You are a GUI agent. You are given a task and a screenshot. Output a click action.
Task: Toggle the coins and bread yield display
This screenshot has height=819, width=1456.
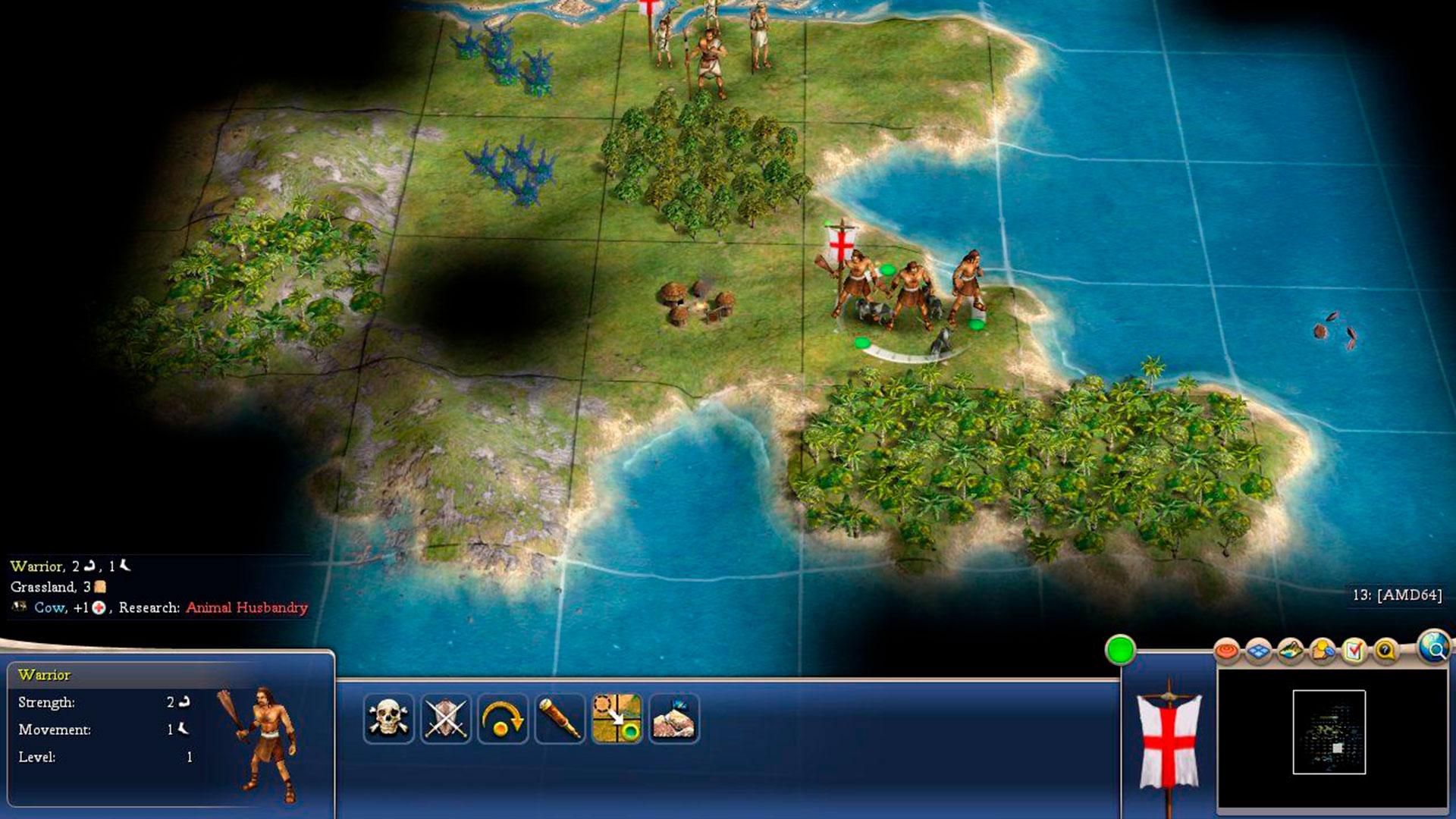coord(1323,651)
